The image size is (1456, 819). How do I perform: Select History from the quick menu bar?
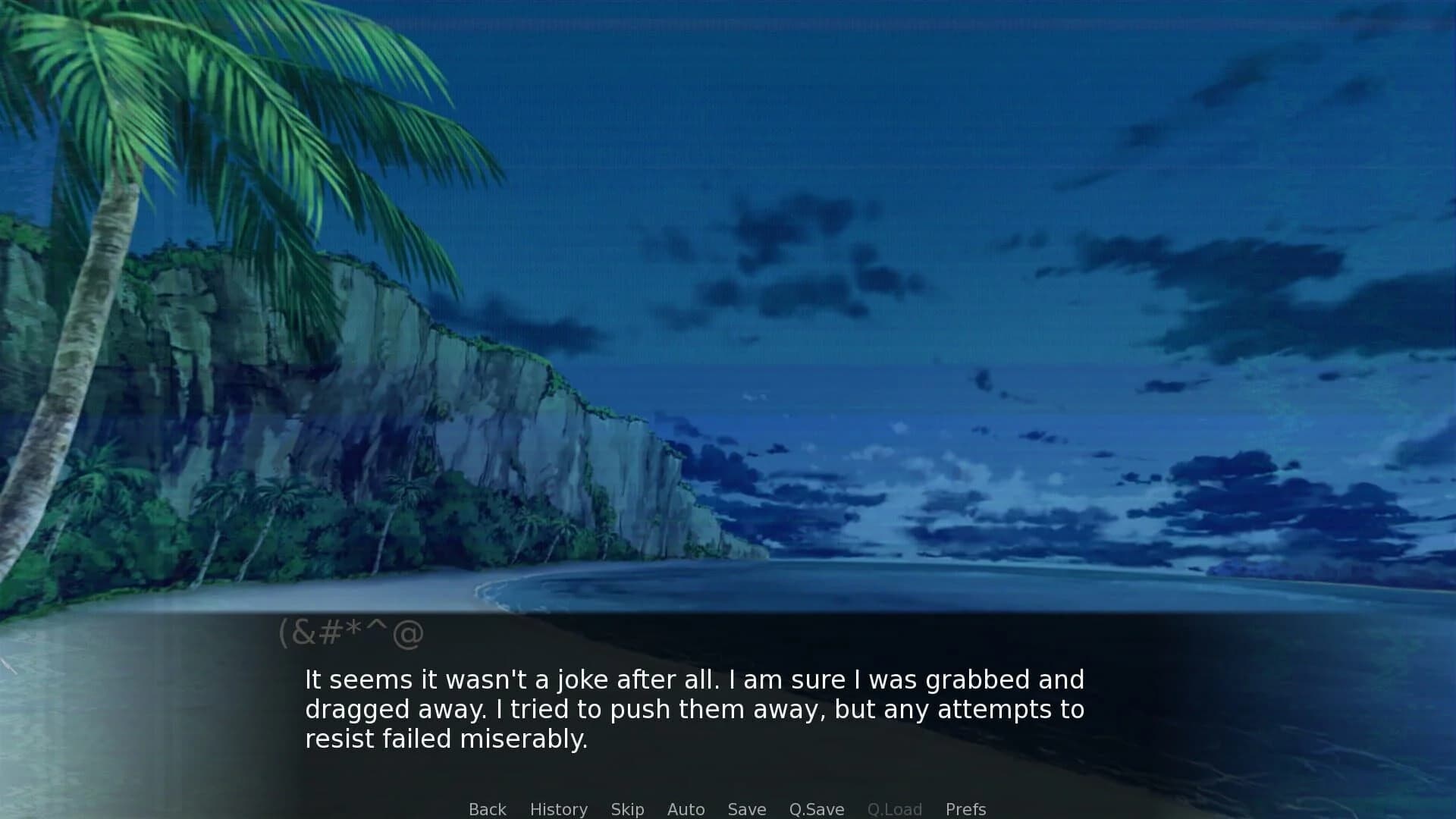(x=558, y=809)
